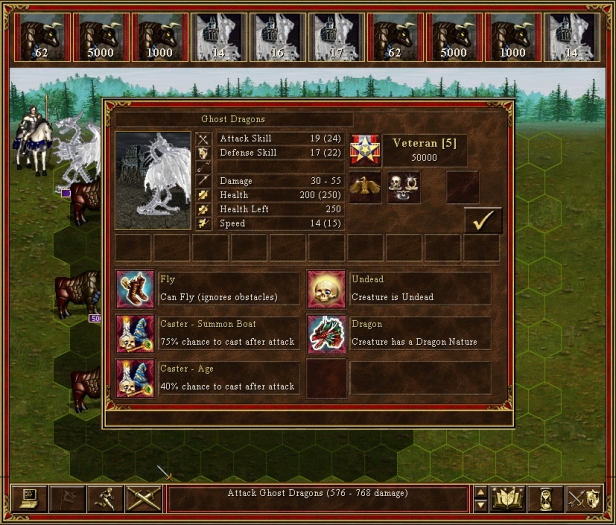This screenshot has height=525, width=616.
Task: Select the Dragon nature ability icon
Action: tap(326, 333)
